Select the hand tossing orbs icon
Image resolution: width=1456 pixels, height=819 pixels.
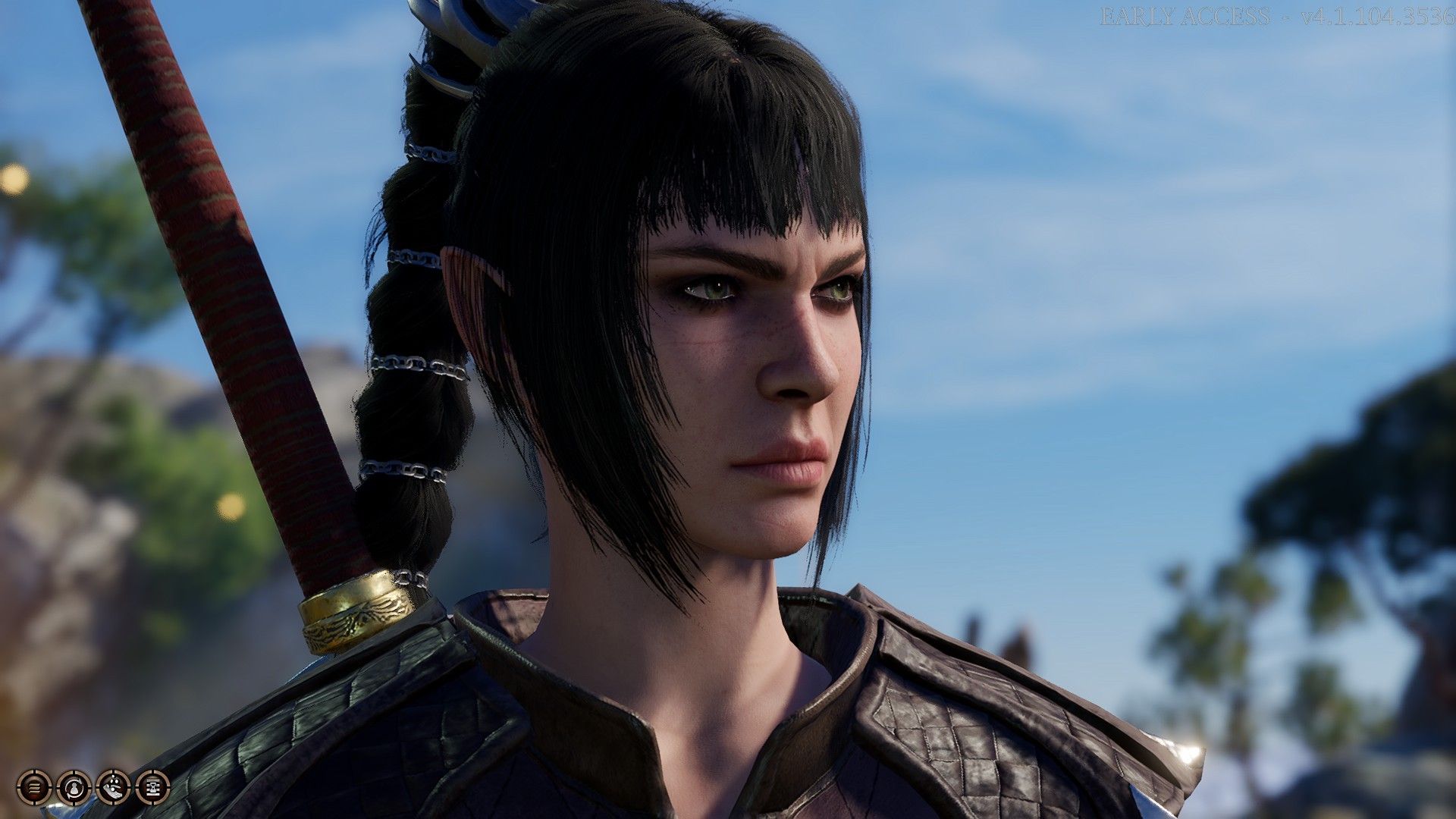(113, 787)
